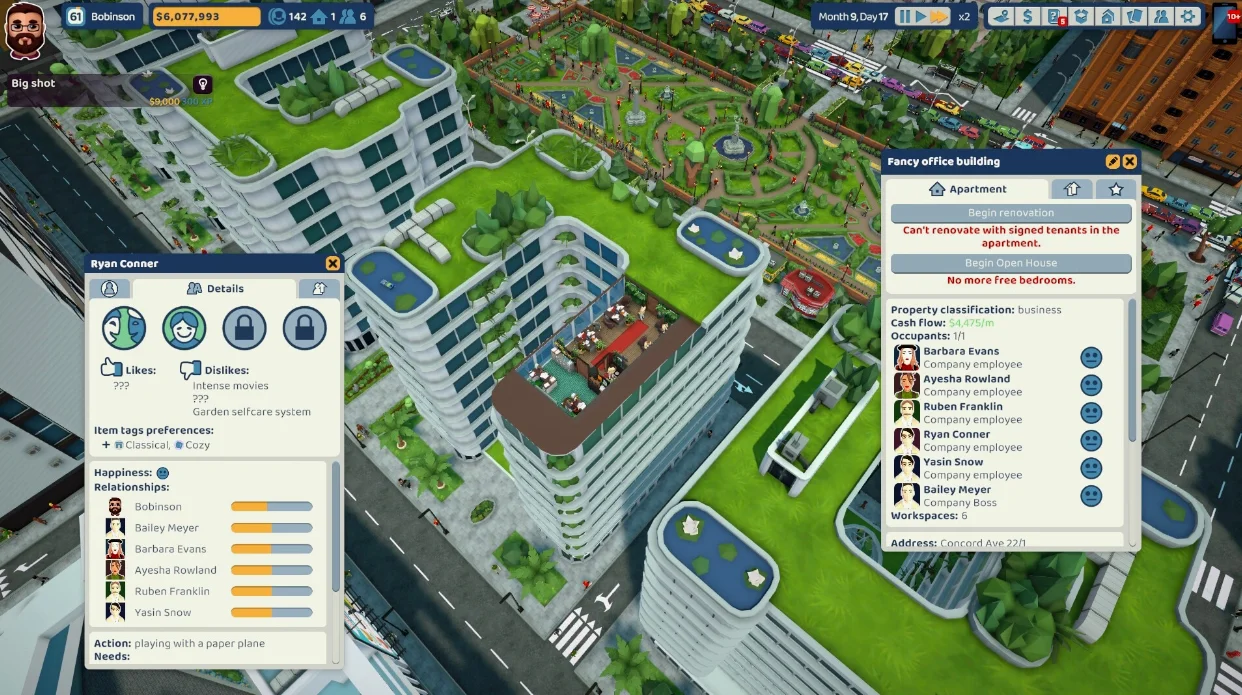Image resolution: width=1242 pixels, height=695 pixels.
Task: Click the Begin Open House button
Action: point(1011,264)
